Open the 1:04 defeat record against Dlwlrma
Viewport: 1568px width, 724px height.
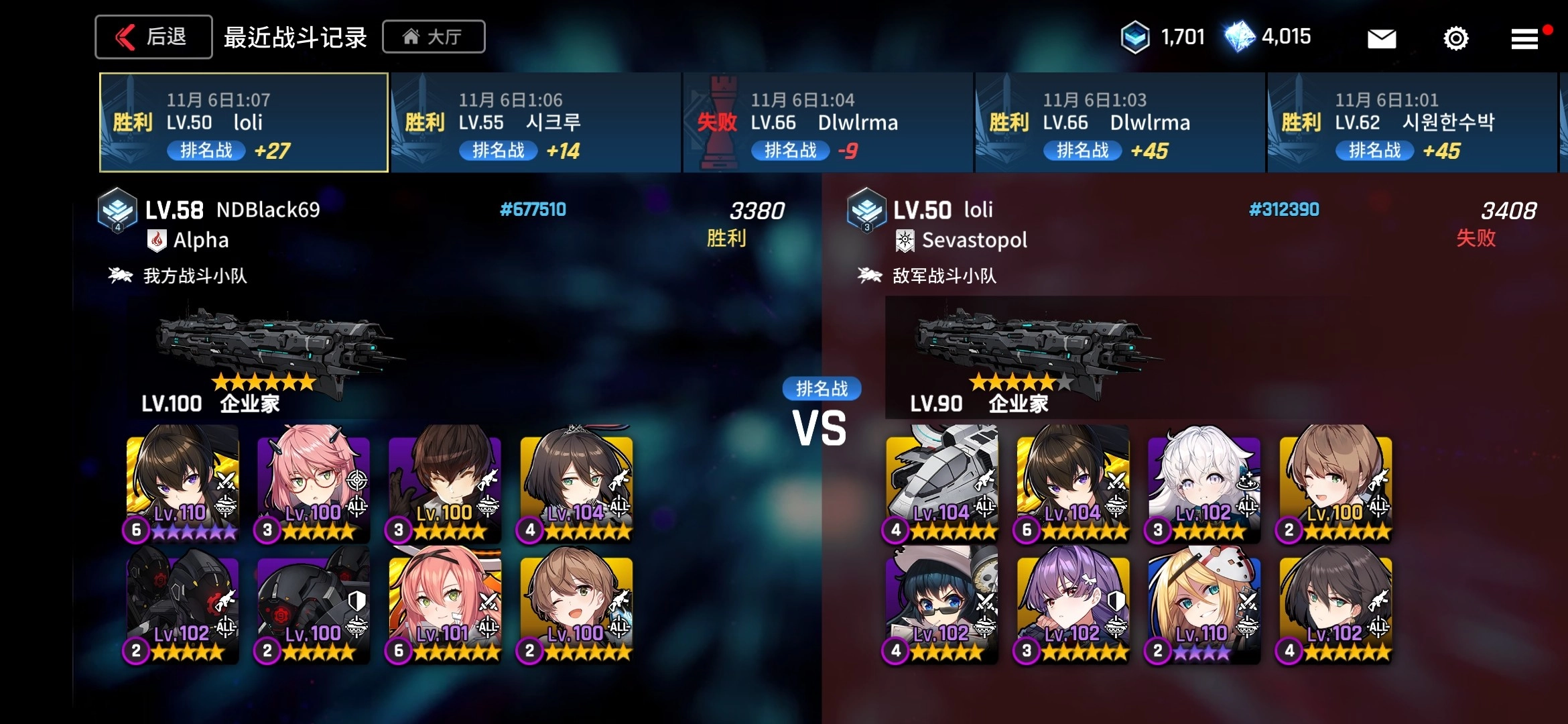tap(828, 123)
